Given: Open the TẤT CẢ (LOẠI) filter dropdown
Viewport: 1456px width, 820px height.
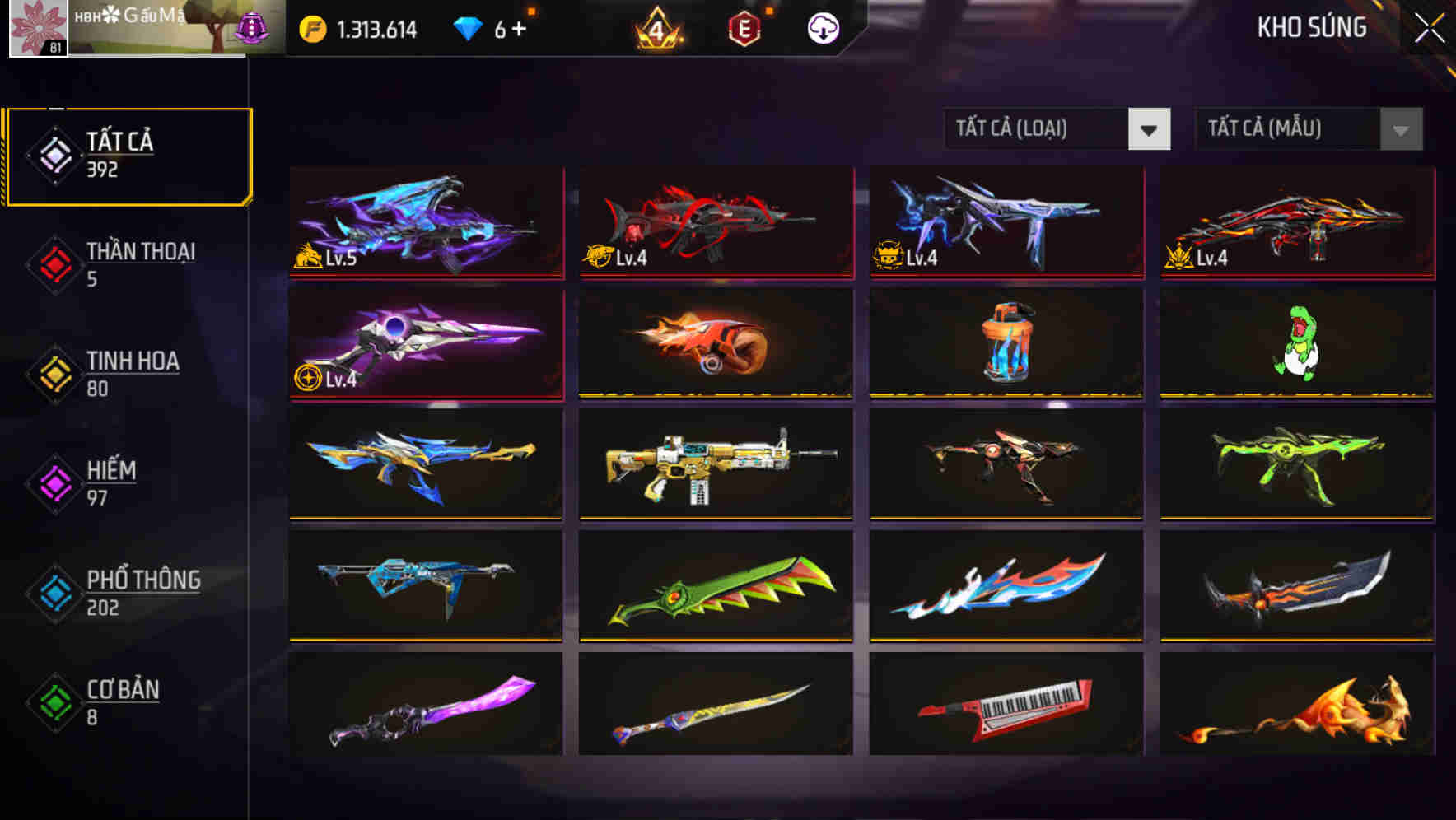Looking at the screenshot, I should point(1038,129).
